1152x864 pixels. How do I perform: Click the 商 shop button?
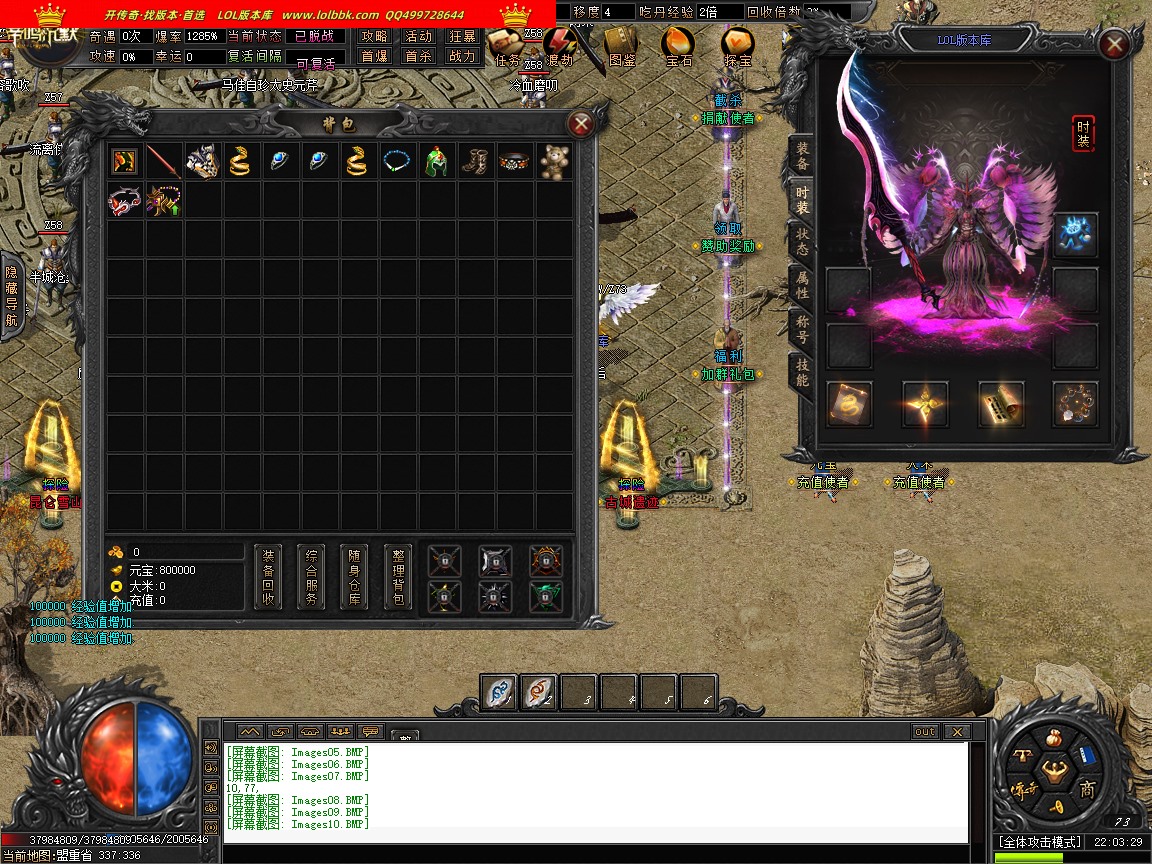[1087, 790]
